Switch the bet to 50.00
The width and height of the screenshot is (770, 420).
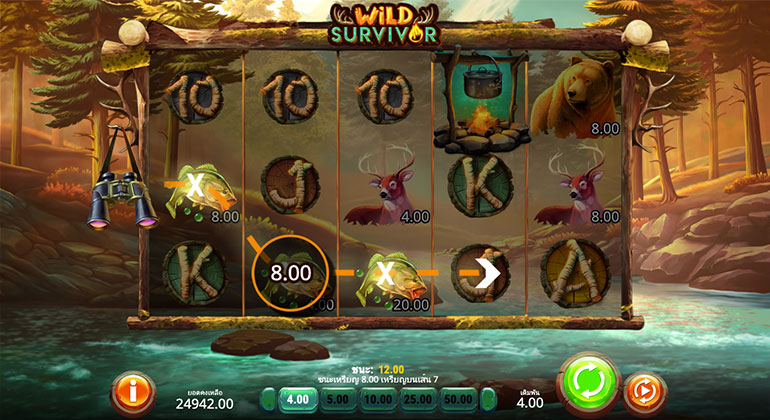pos(460,400)
